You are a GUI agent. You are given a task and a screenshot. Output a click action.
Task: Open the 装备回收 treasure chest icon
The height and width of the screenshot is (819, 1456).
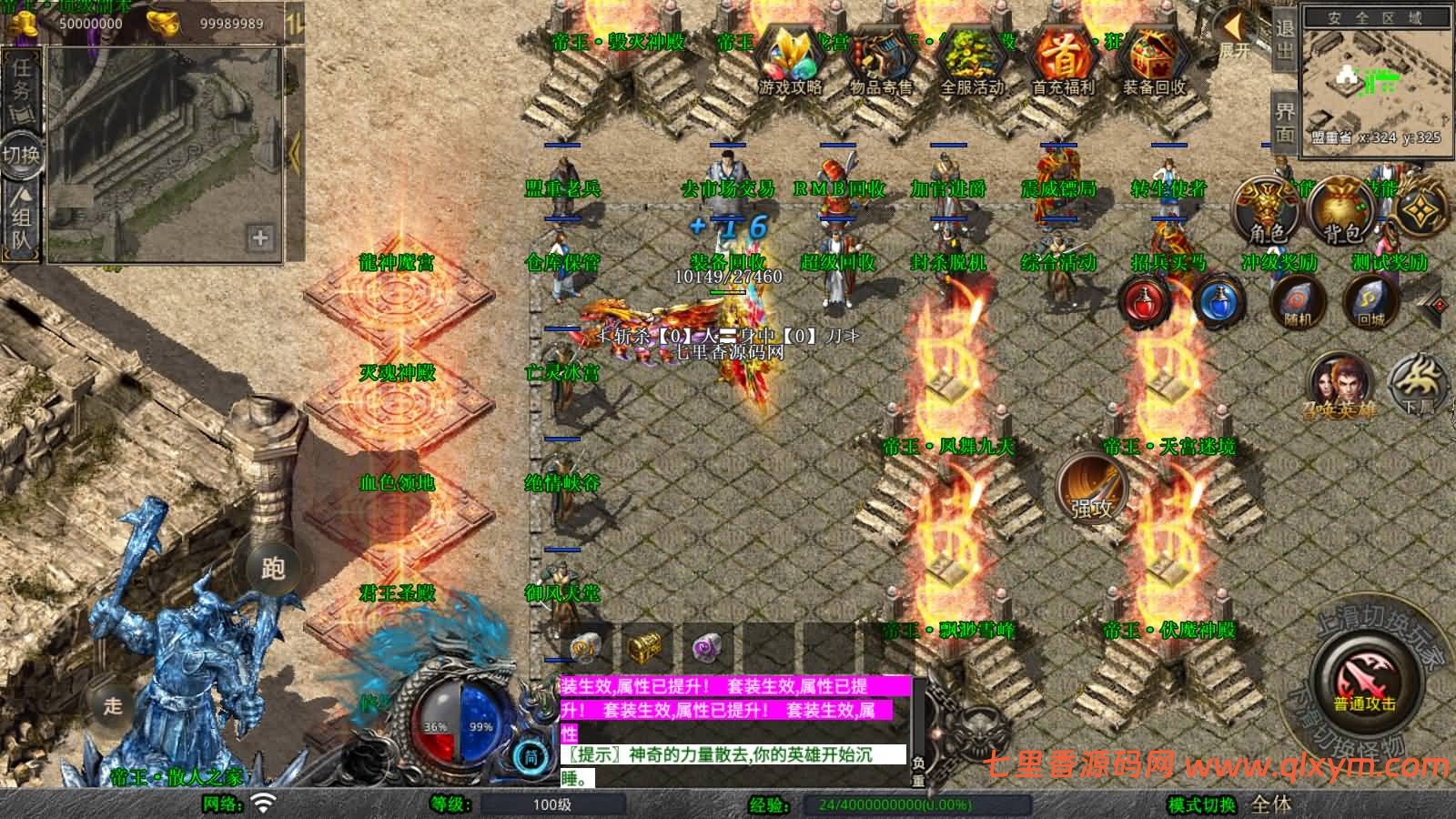coord(1154,60)
